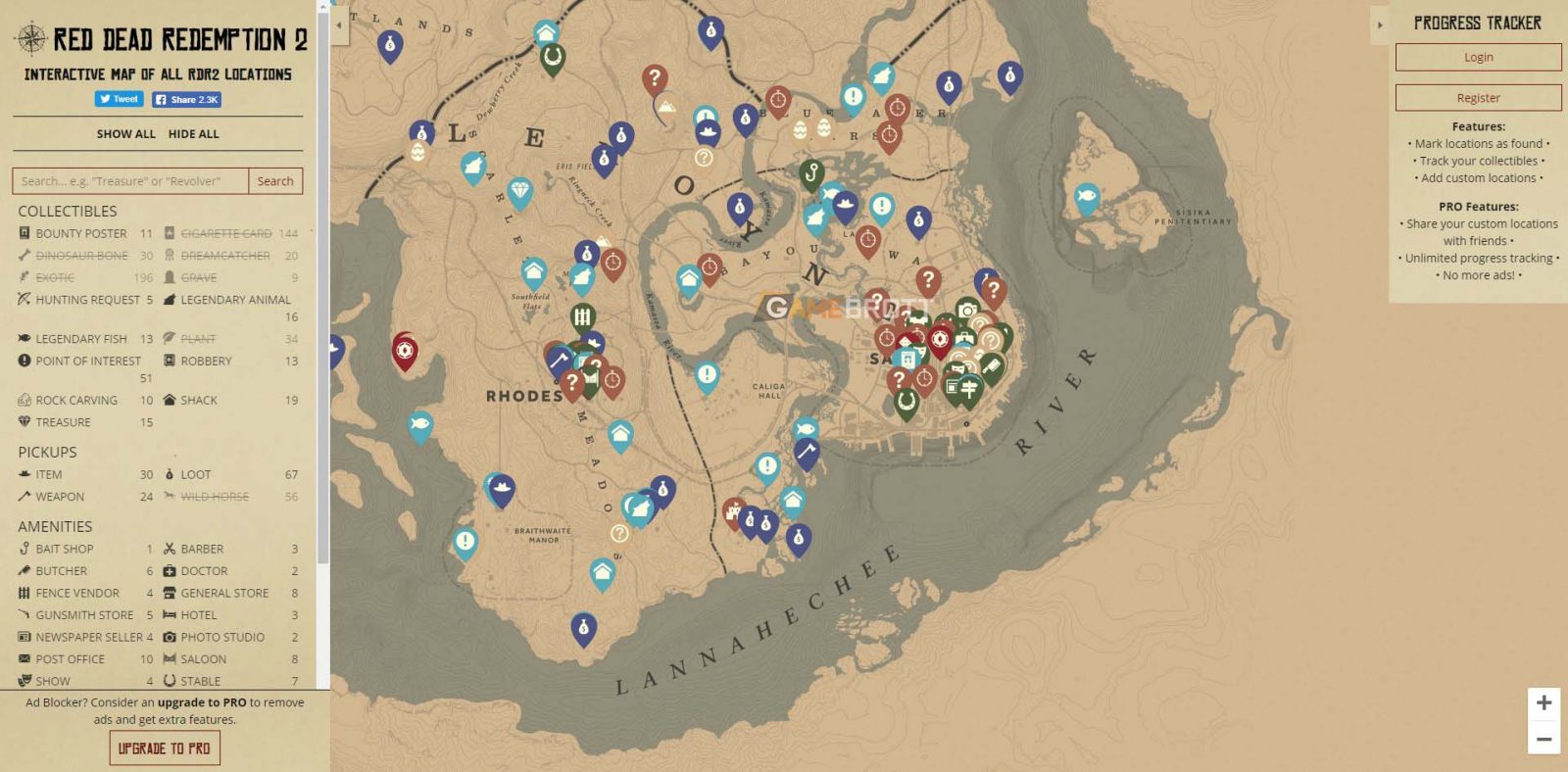
Task: Click the Legendary Fish category icon
Action: pyautogui.click(x=24, y=338)
